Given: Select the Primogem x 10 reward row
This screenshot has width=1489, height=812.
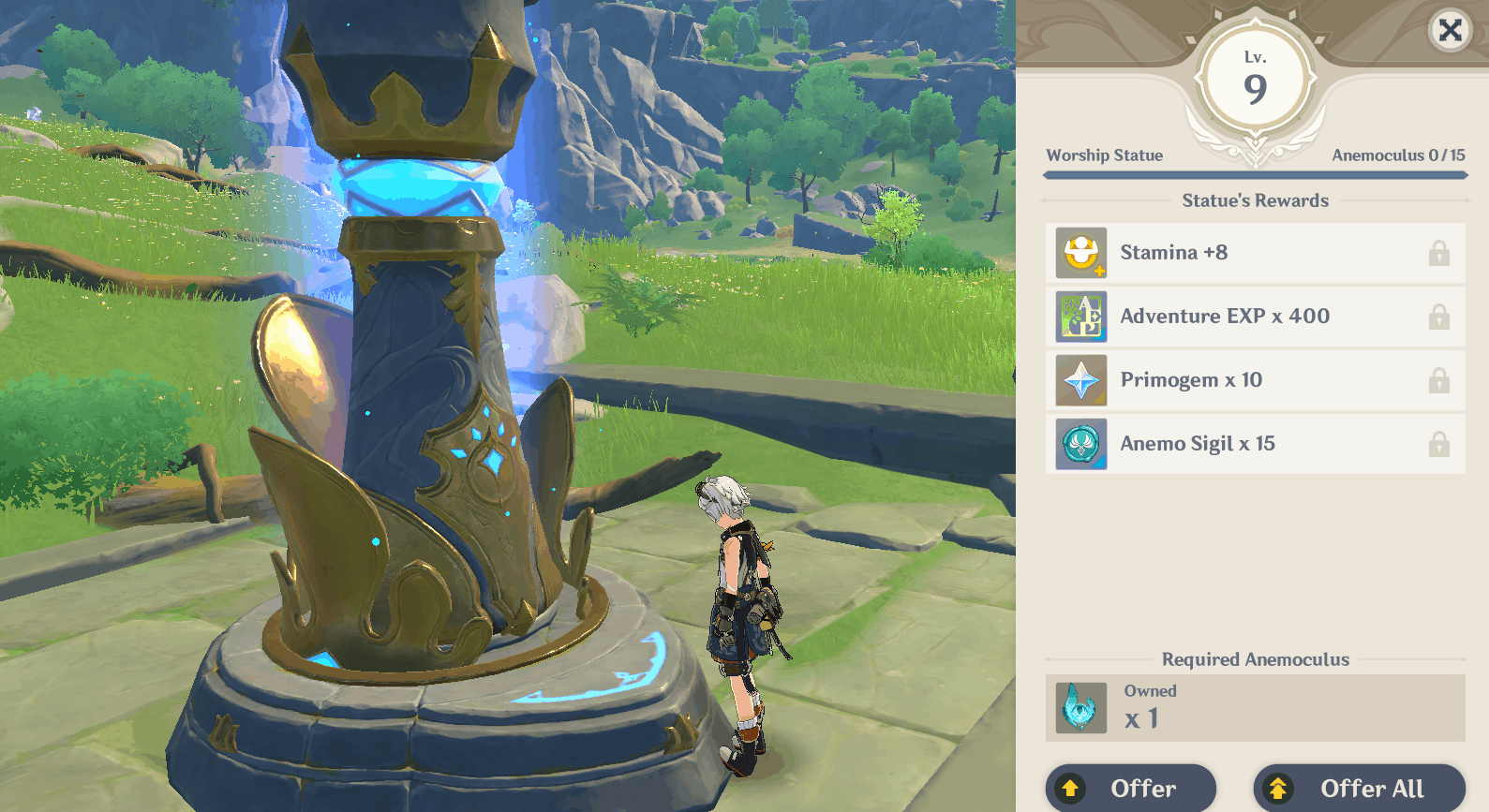Looking at the screenshot, I should (x=1255, y=380).
